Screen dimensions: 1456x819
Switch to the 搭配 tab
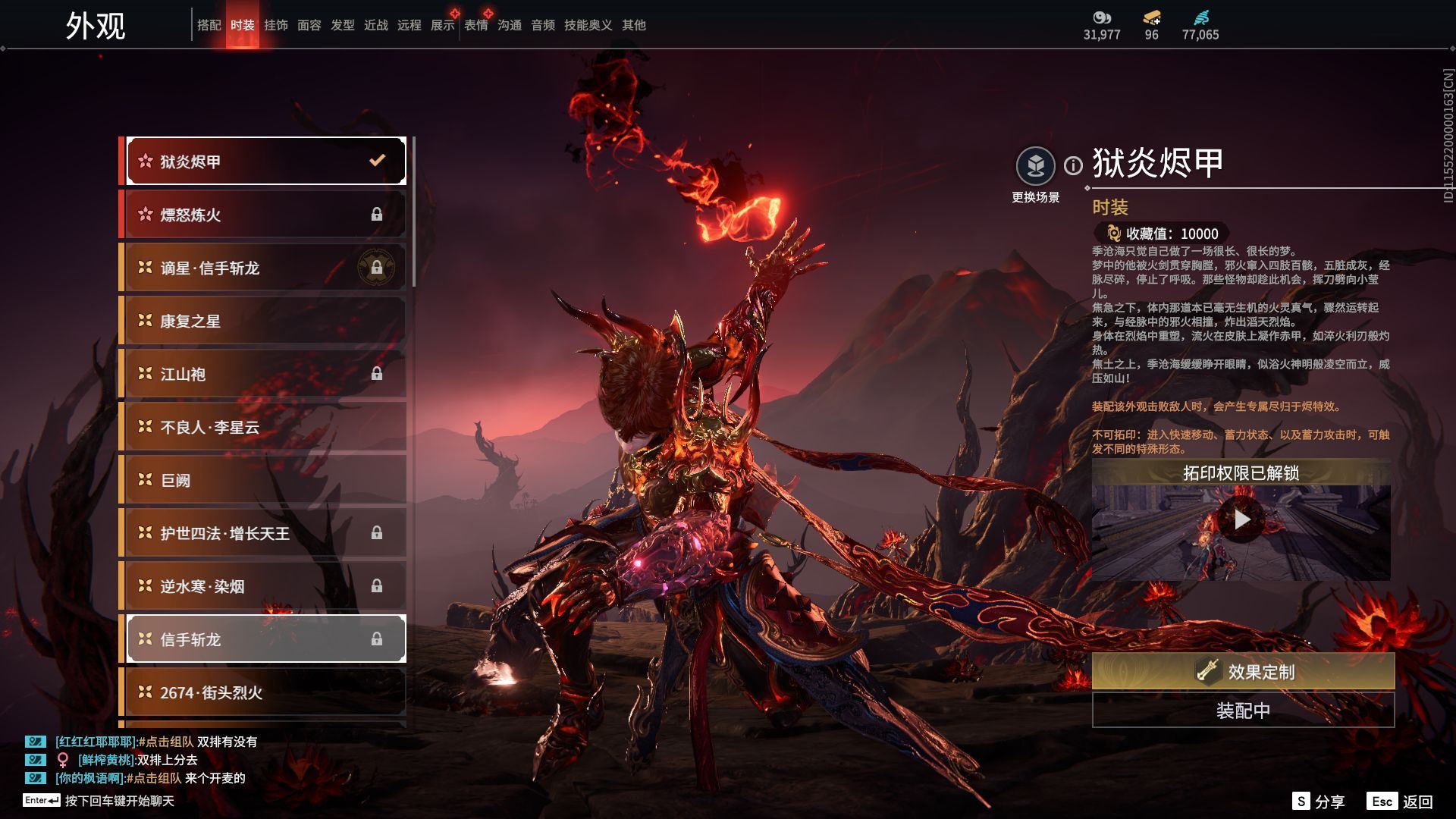(209, 25)
